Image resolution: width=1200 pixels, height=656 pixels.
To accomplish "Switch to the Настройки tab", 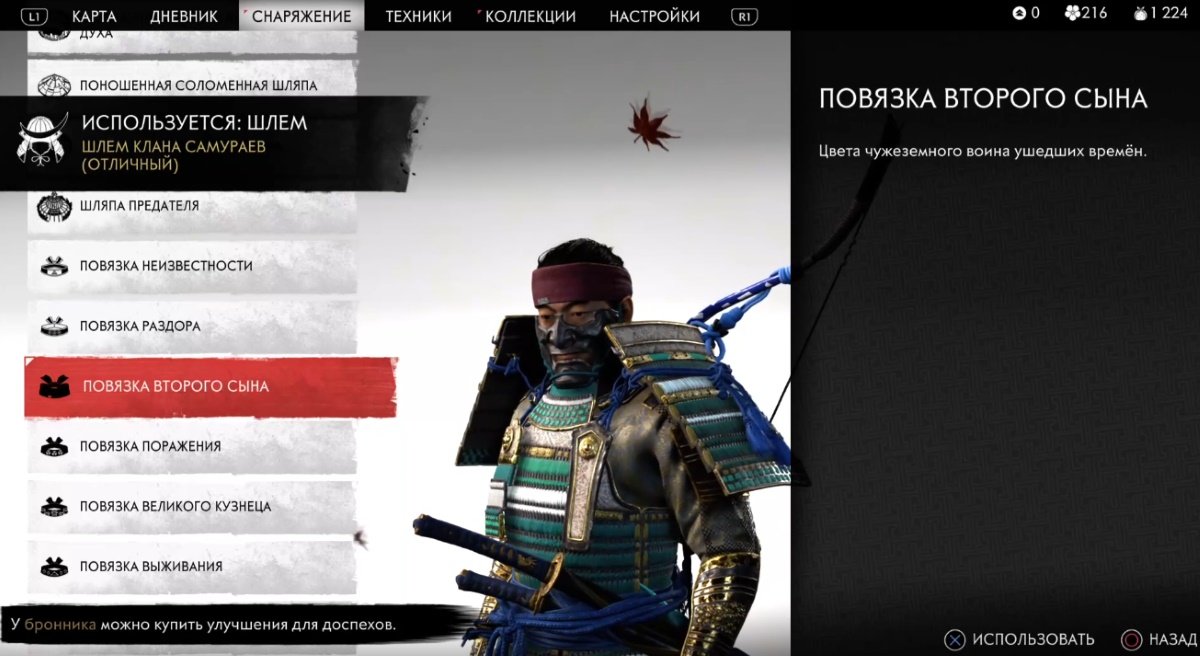I will tap(654, 16).
